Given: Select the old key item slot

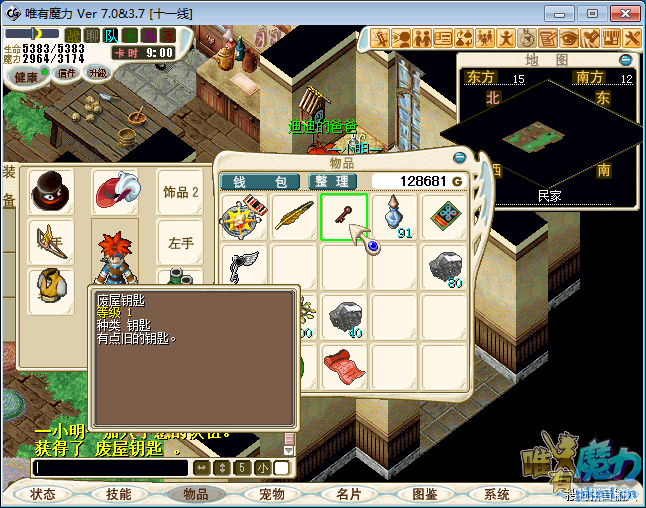Looking at the screenshot, I should pos(344,216).
